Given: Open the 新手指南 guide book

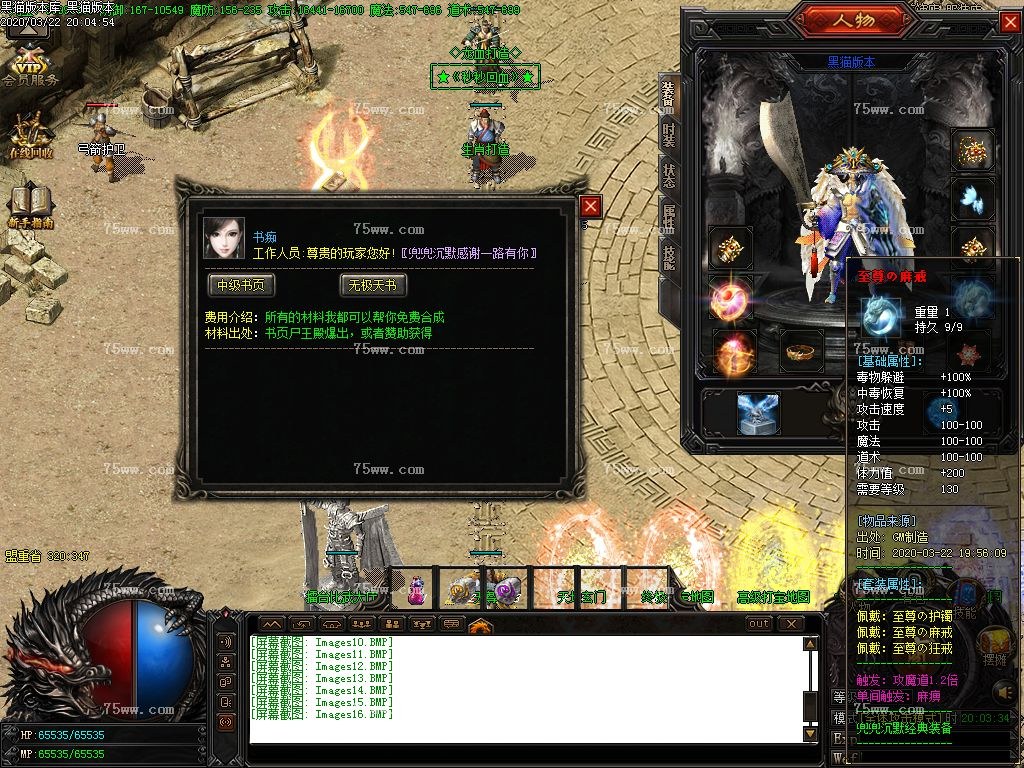Looking at the screenshot, I should [x=29, y=205].
